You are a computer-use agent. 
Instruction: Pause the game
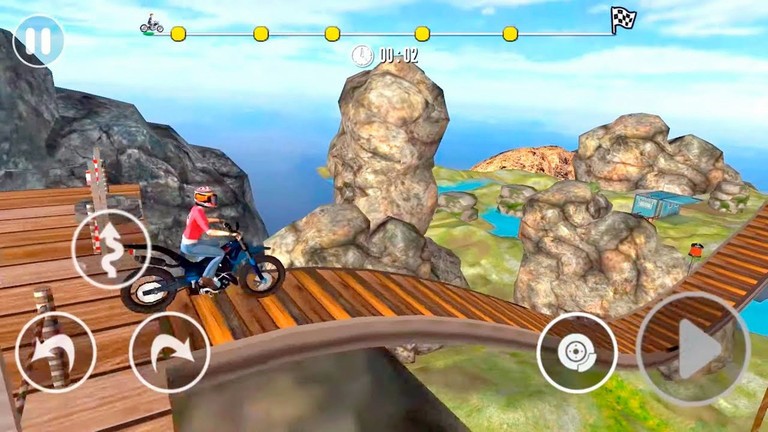point(38,41)
